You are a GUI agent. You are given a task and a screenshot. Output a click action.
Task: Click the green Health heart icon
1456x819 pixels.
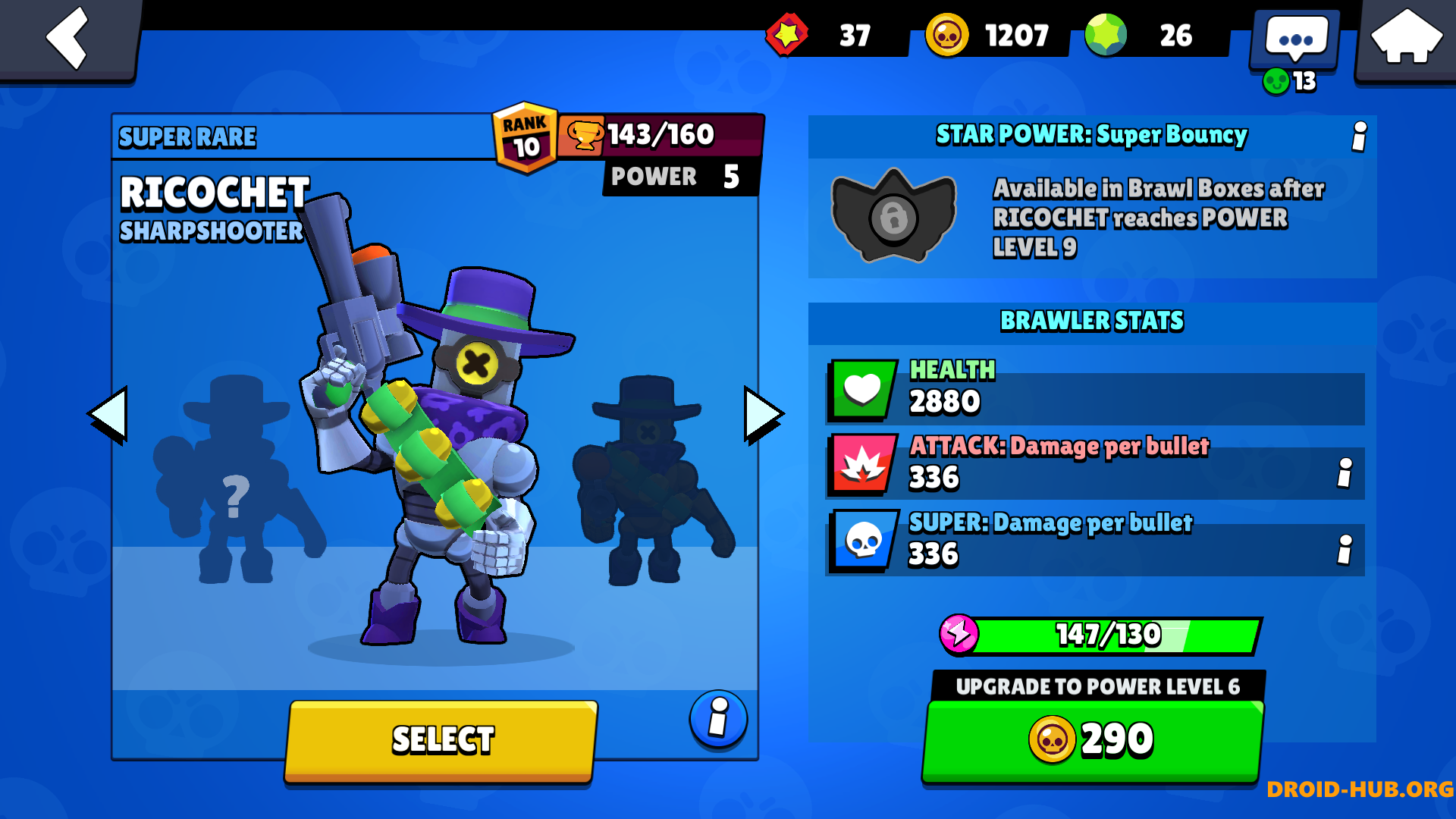tap(861, 388)
